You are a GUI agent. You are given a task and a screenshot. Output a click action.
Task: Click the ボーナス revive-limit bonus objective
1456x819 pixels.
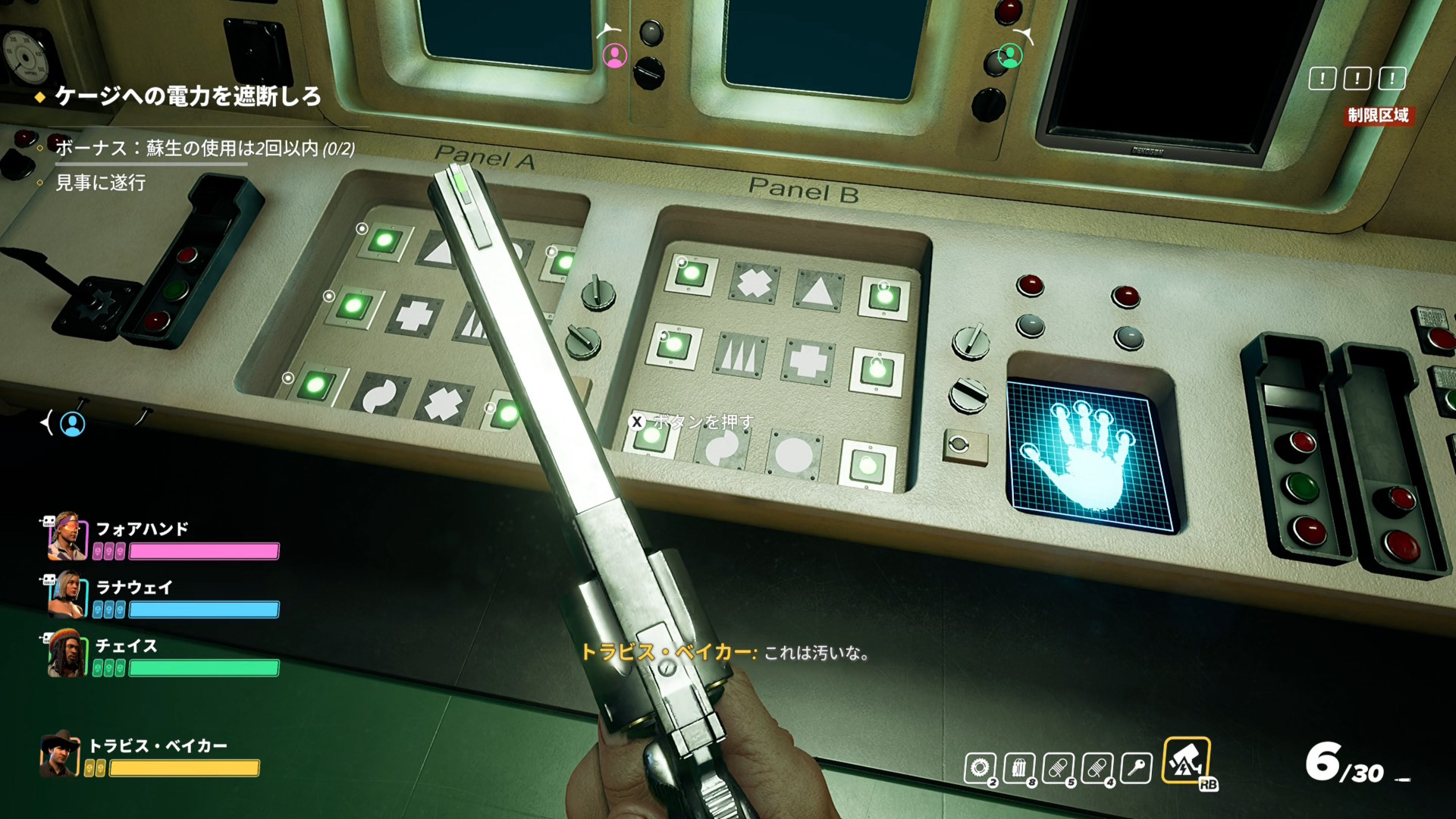[205, 148]
